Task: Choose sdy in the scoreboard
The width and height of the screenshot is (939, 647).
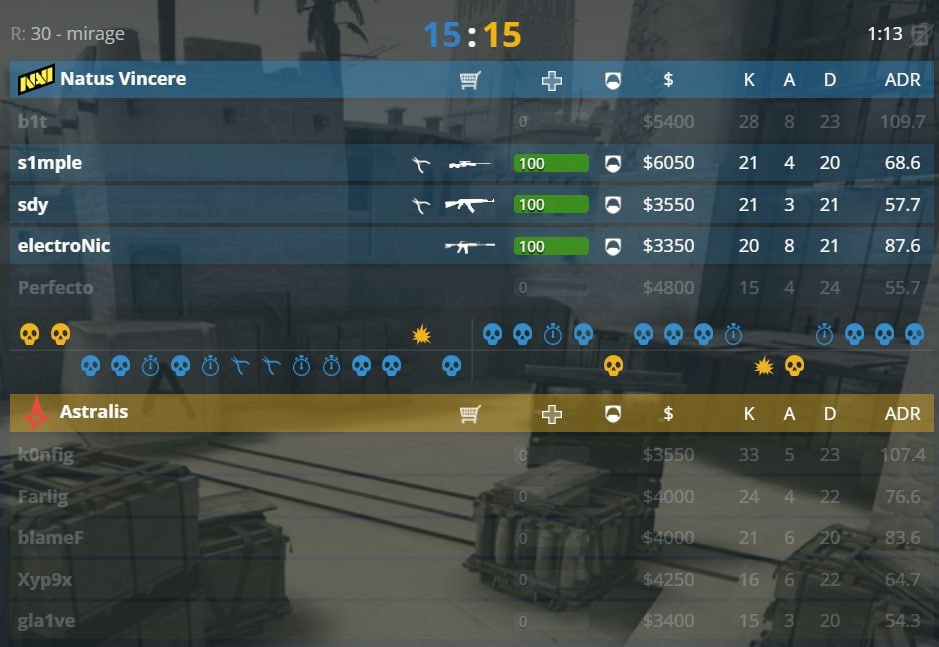Action: point(33,205)
